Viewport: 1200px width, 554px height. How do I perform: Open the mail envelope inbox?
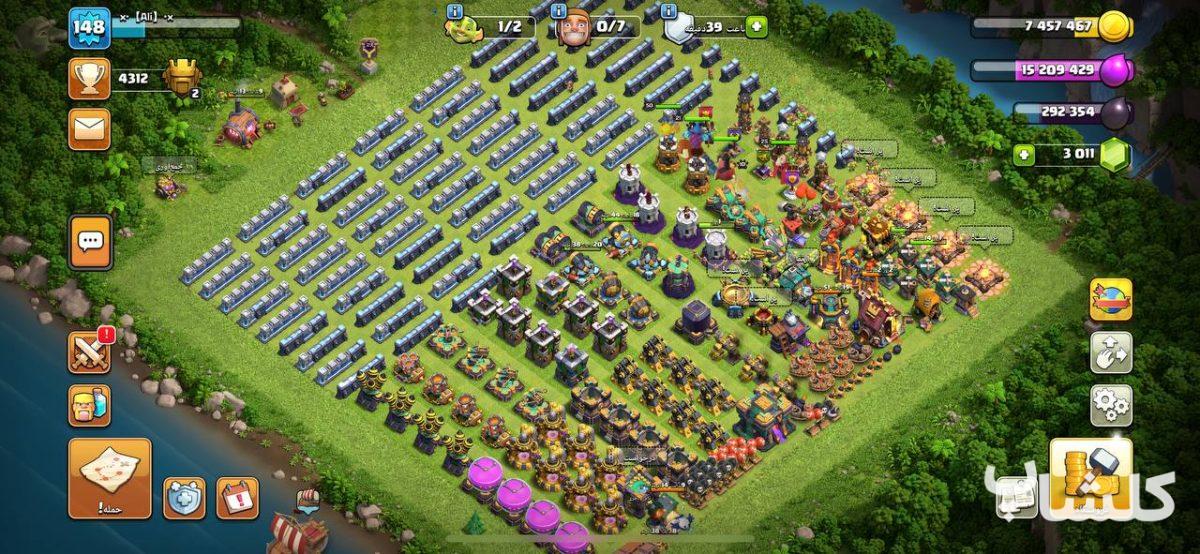tap(89, 128)
